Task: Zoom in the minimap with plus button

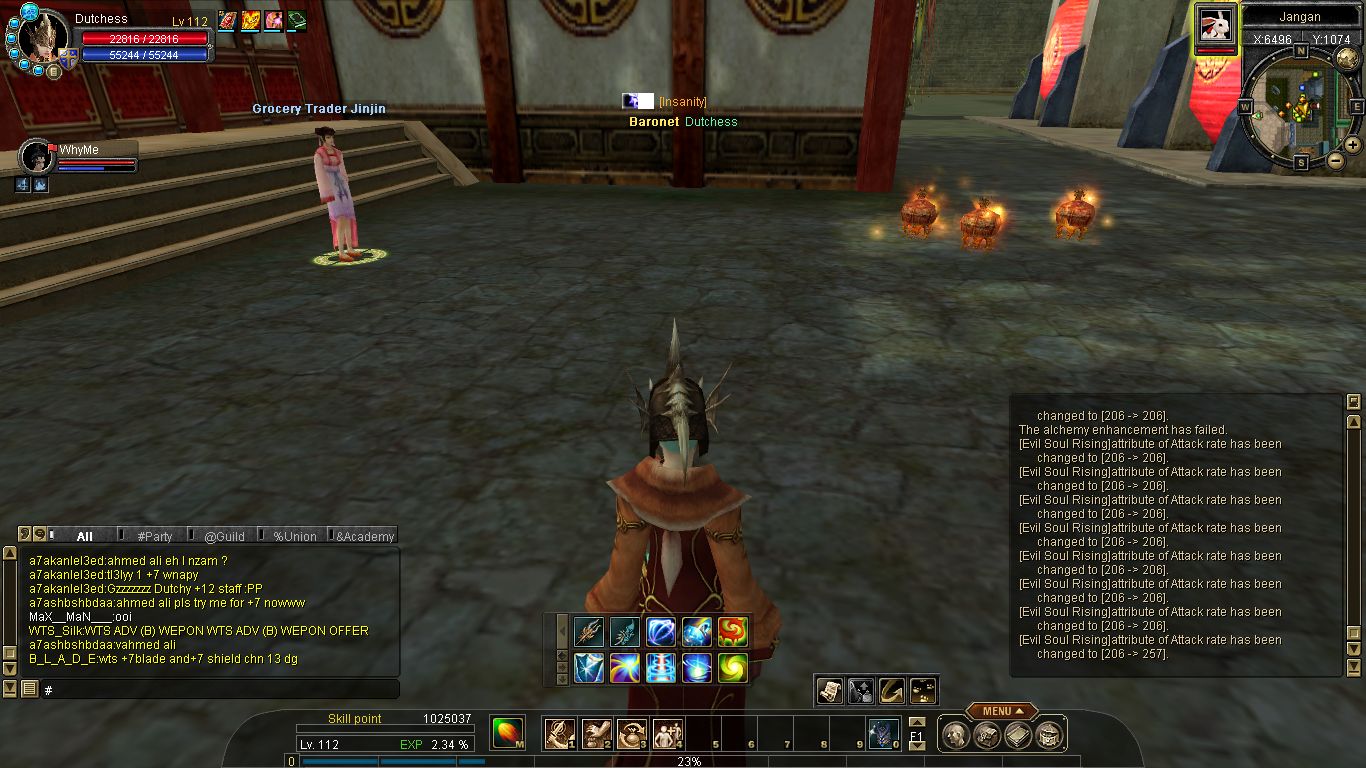Action: 1352,144
